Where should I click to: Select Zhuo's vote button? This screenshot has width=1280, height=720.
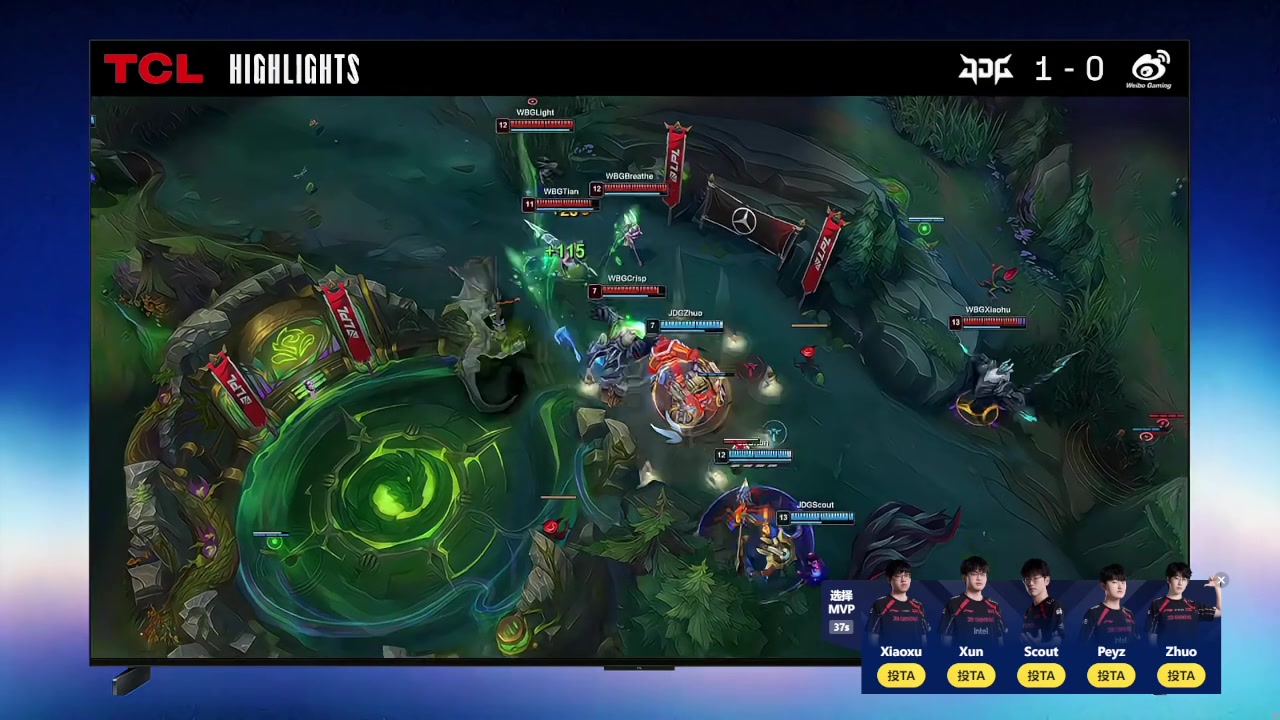tap(1181, 676)
